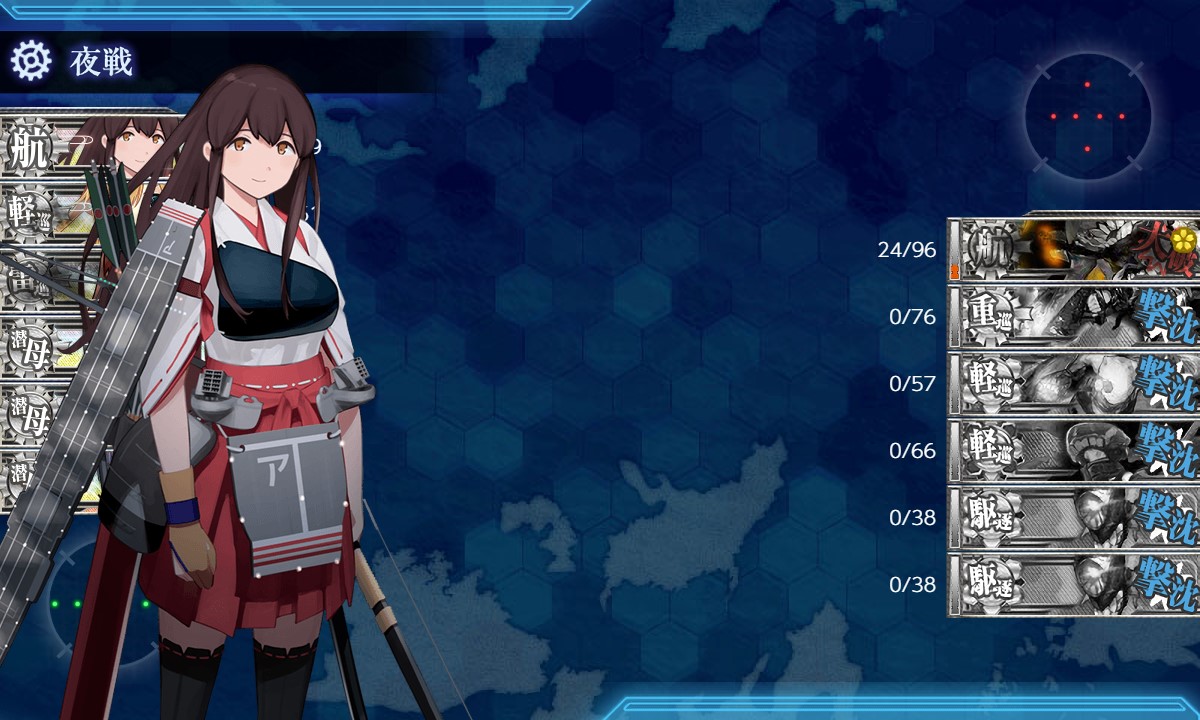Inspect the enemy formation radar with red dots

(1087, 117)
